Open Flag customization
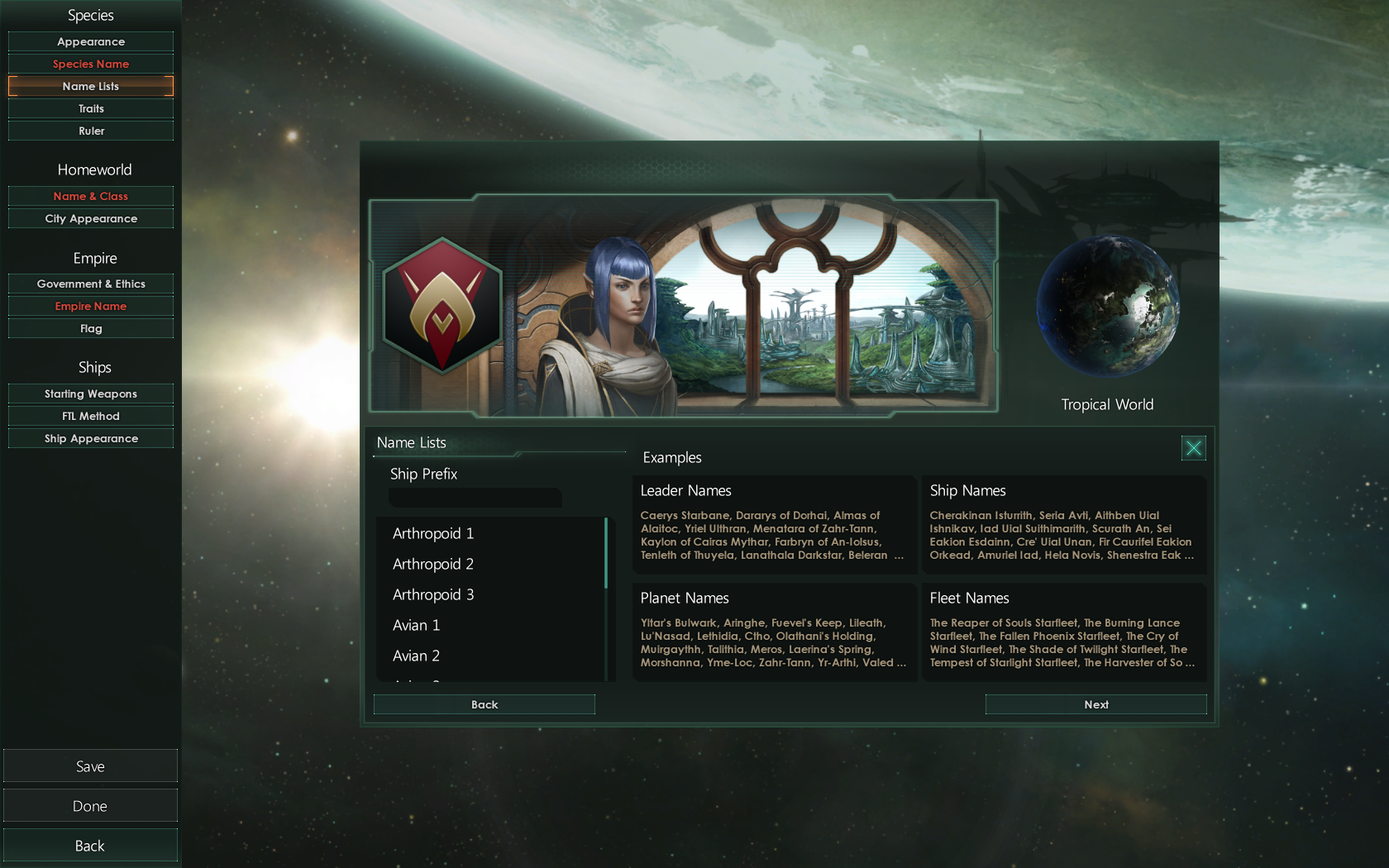 click(90, 328)
